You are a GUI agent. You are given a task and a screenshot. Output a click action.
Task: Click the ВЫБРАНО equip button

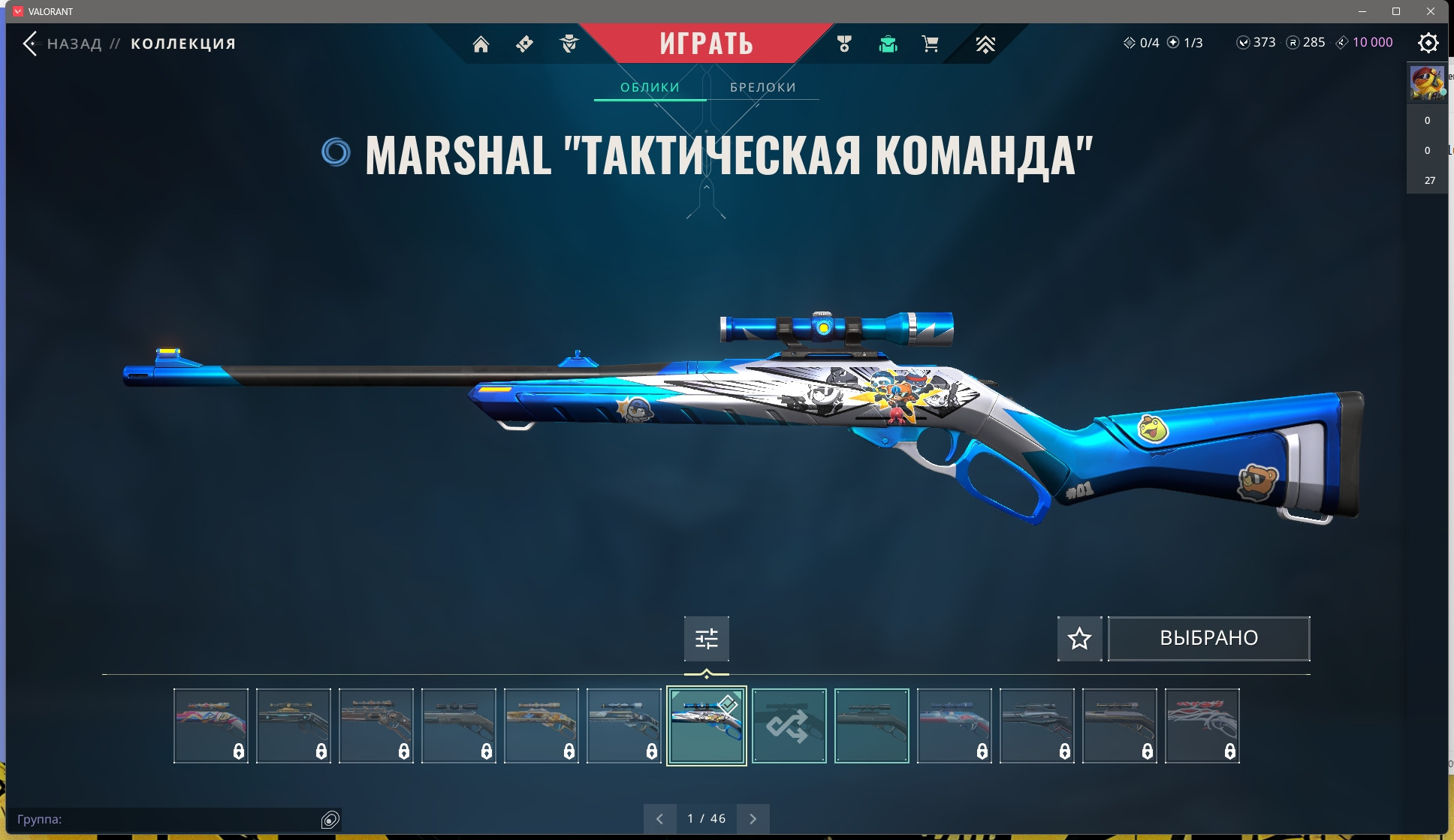[1208, 639]
